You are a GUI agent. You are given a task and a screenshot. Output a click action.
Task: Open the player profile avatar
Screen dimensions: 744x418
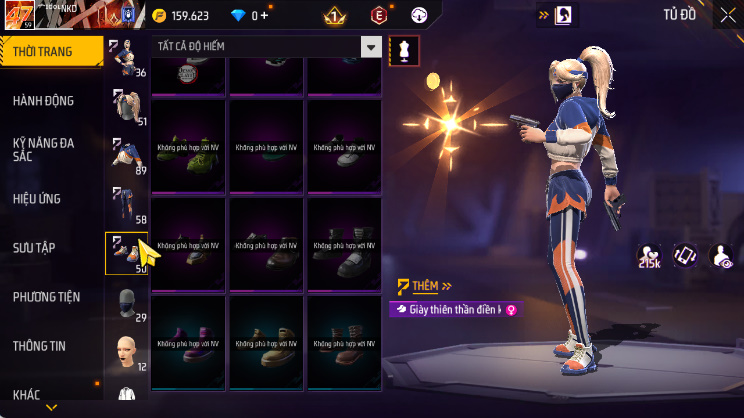pos(17,17)
